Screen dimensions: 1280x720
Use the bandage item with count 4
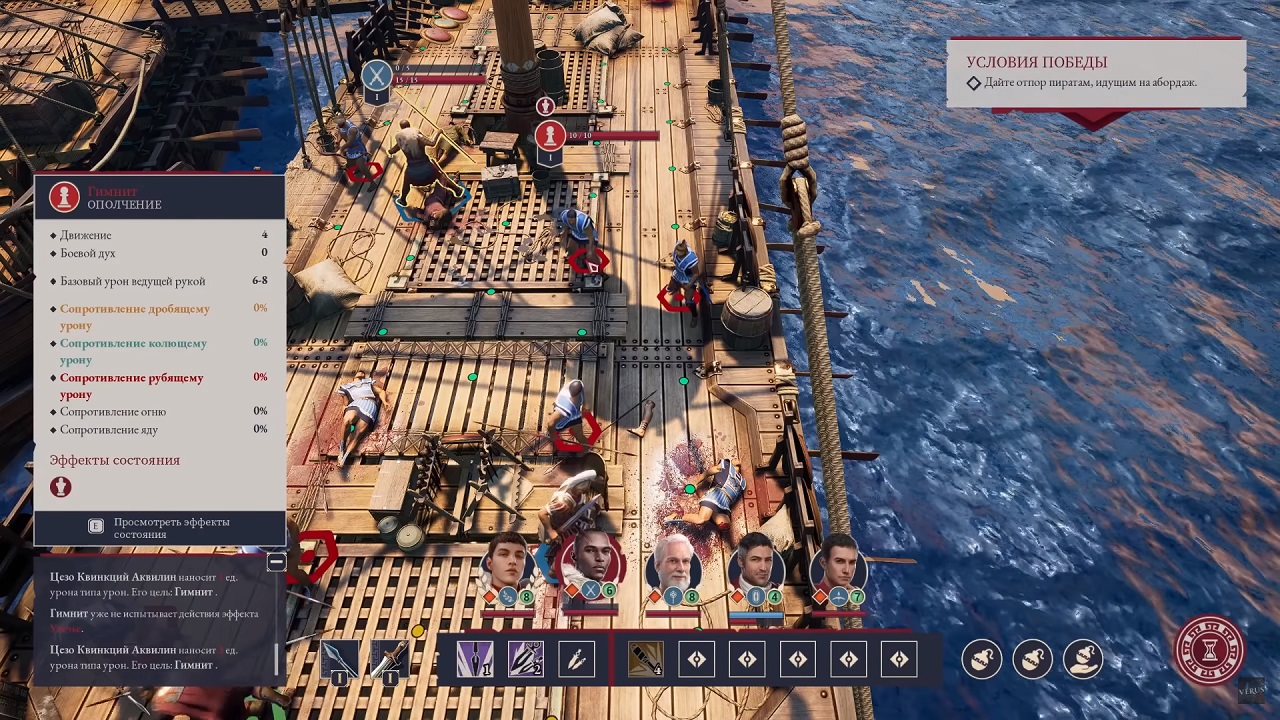click(645, 659)
